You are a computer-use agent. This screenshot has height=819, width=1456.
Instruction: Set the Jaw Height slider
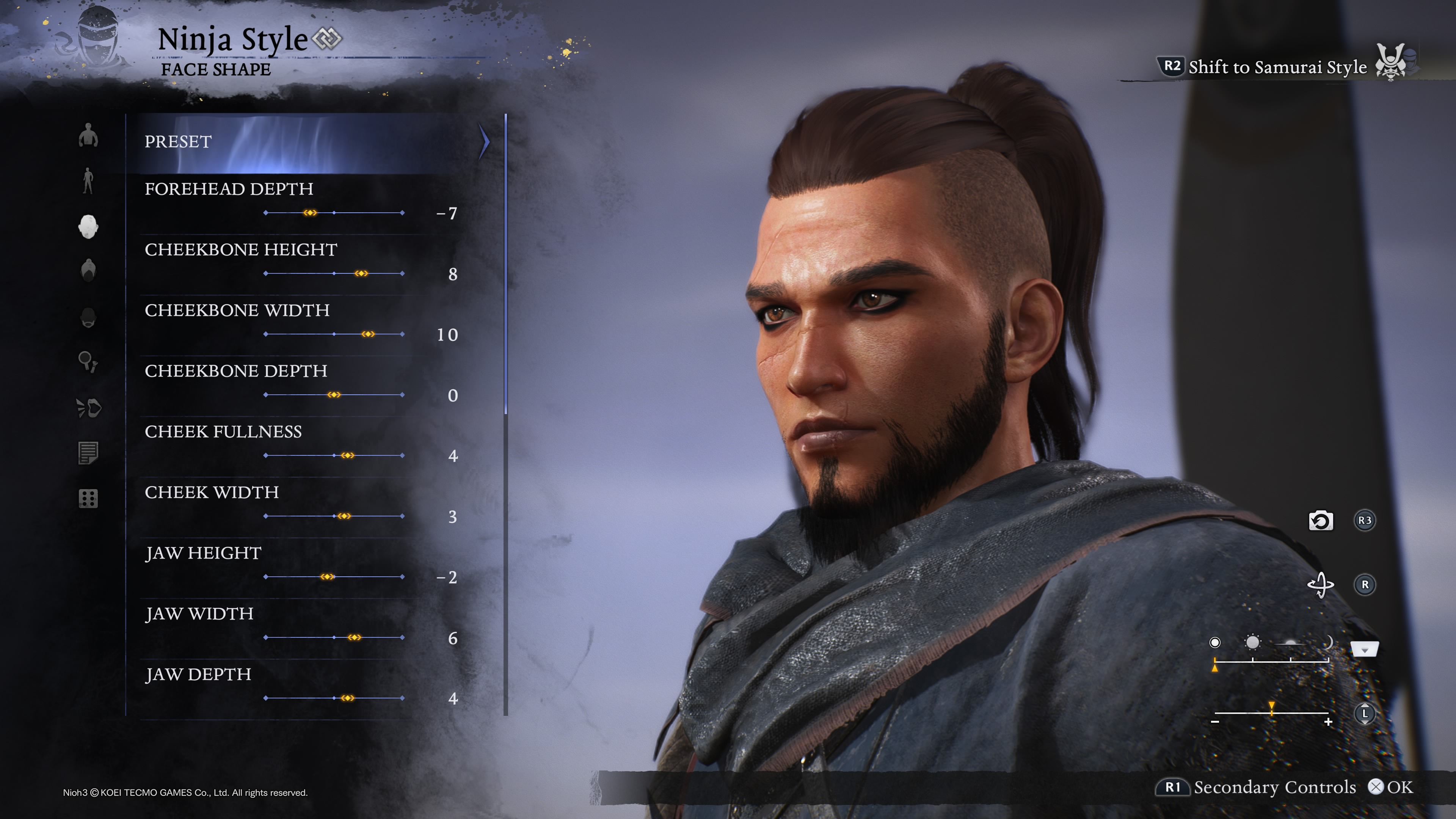coord(327,576)
